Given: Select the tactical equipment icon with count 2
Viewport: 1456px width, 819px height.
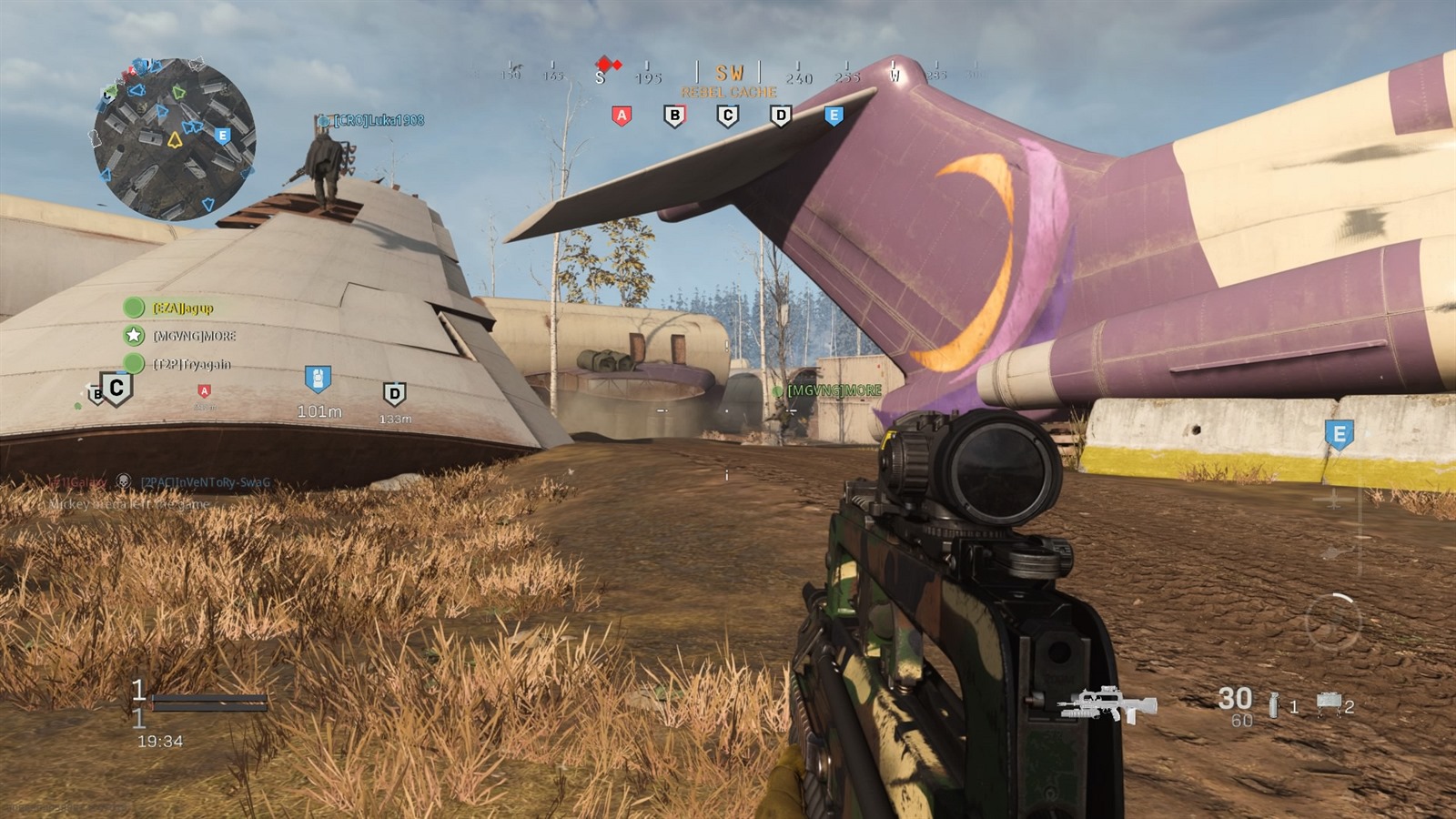Looking at the screenshot, I should click(x=1329, y=703).
